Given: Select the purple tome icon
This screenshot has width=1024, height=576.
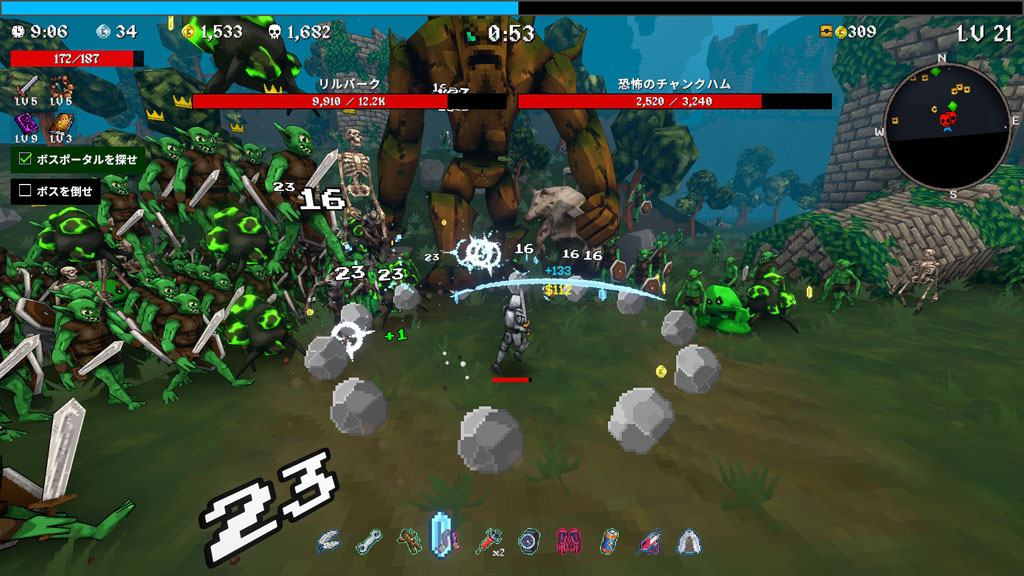Looking at the screenshot, I should [x=27, y=123].
